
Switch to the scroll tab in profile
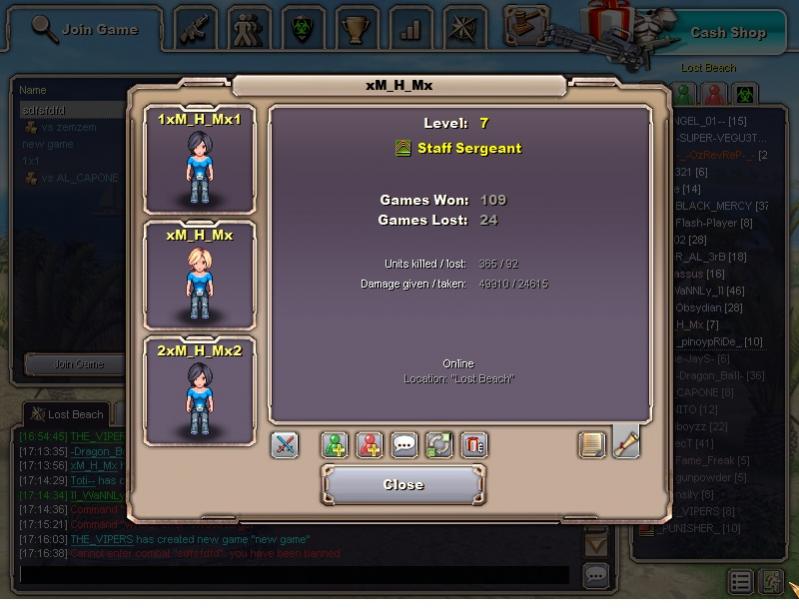pyautogui.click(x=626, y=442)
